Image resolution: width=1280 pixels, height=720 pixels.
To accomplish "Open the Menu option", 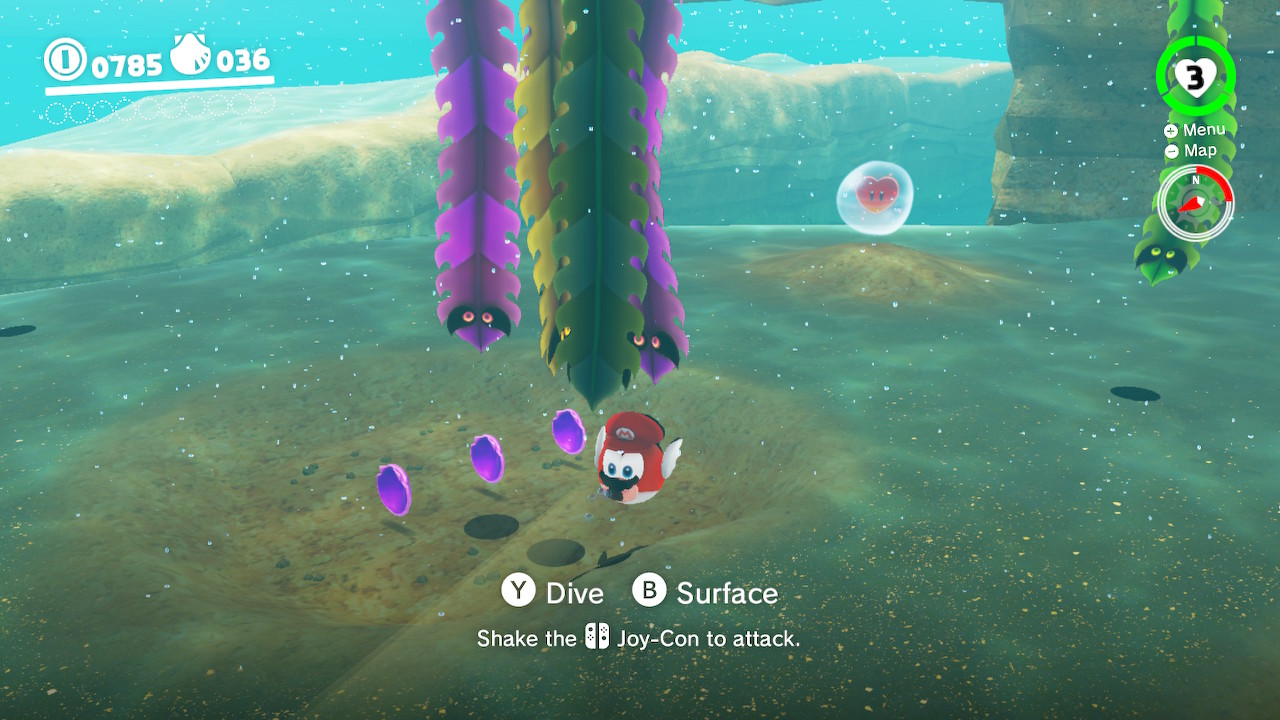I will pyautogui.click(x=1195, y=130).
